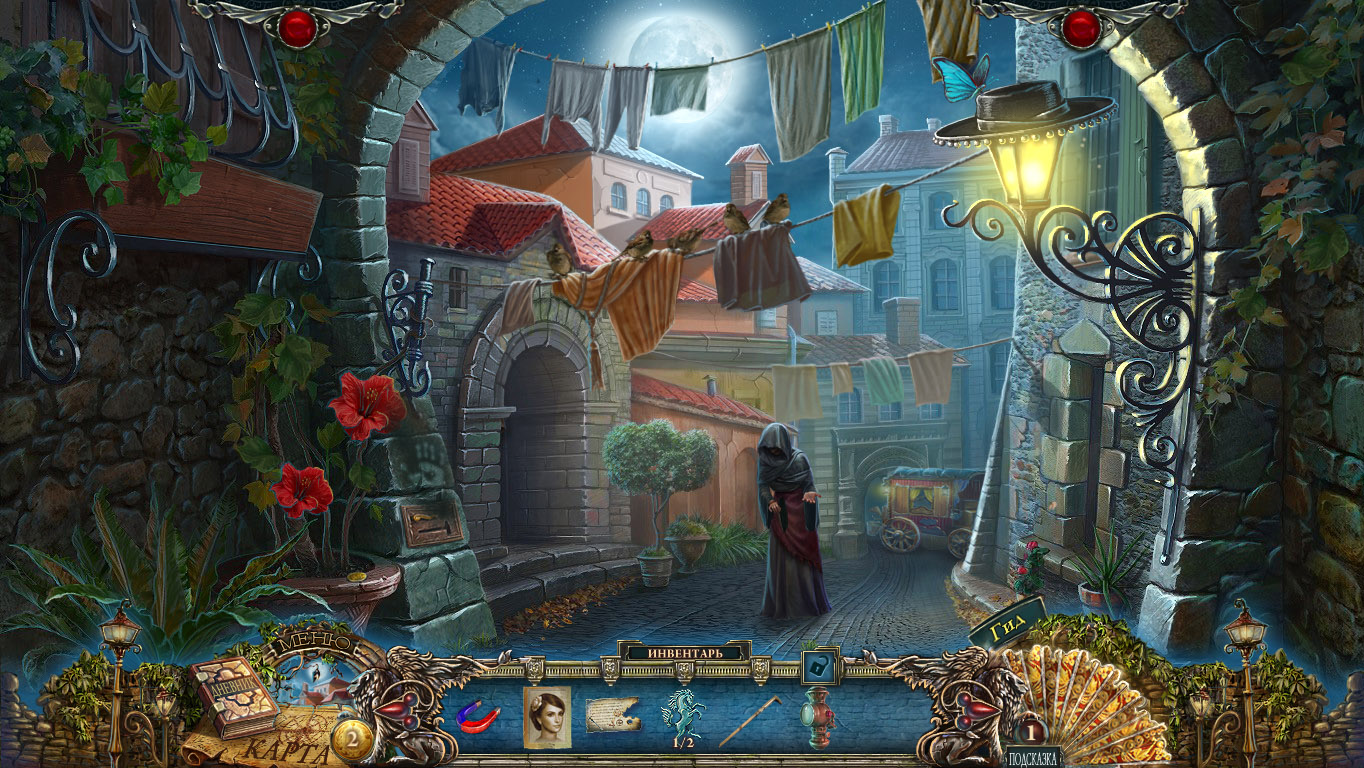Open the Гид strategy guide

point(1006,626)
